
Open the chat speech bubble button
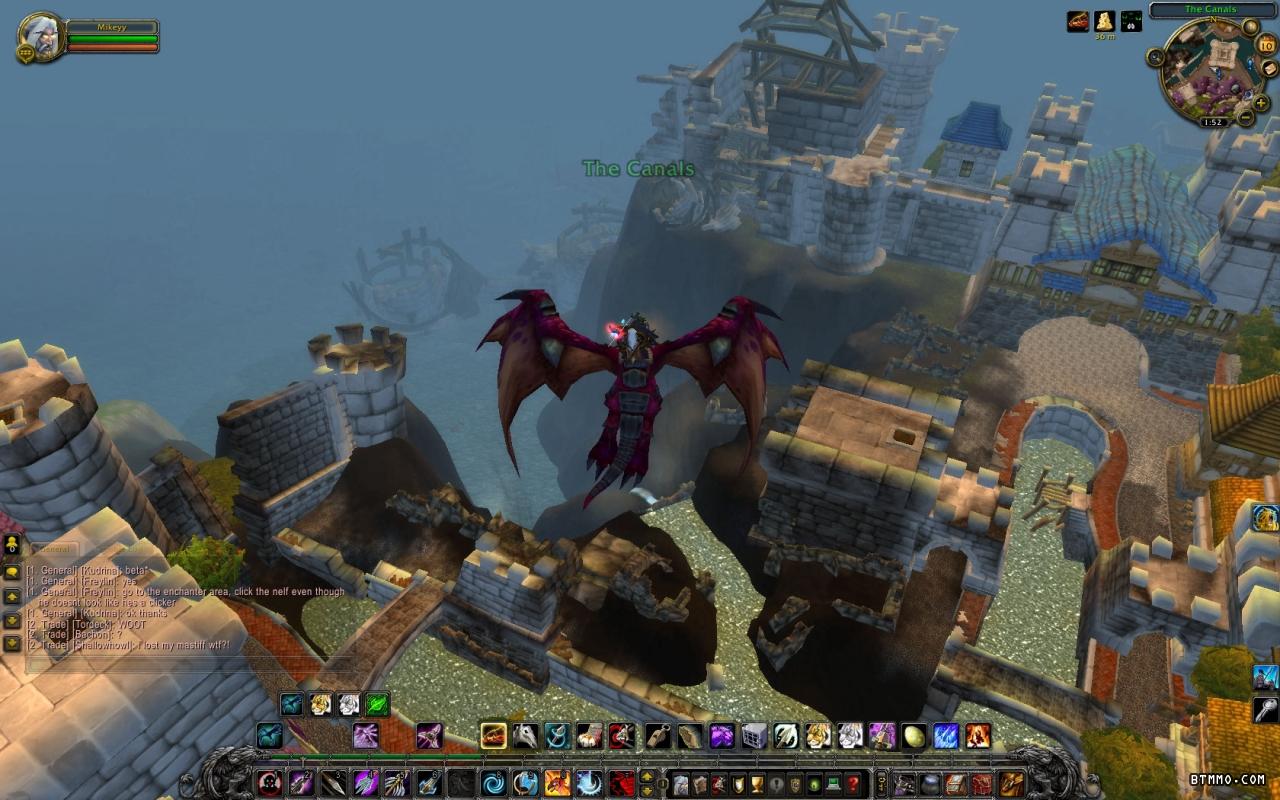tap(12, 573)
